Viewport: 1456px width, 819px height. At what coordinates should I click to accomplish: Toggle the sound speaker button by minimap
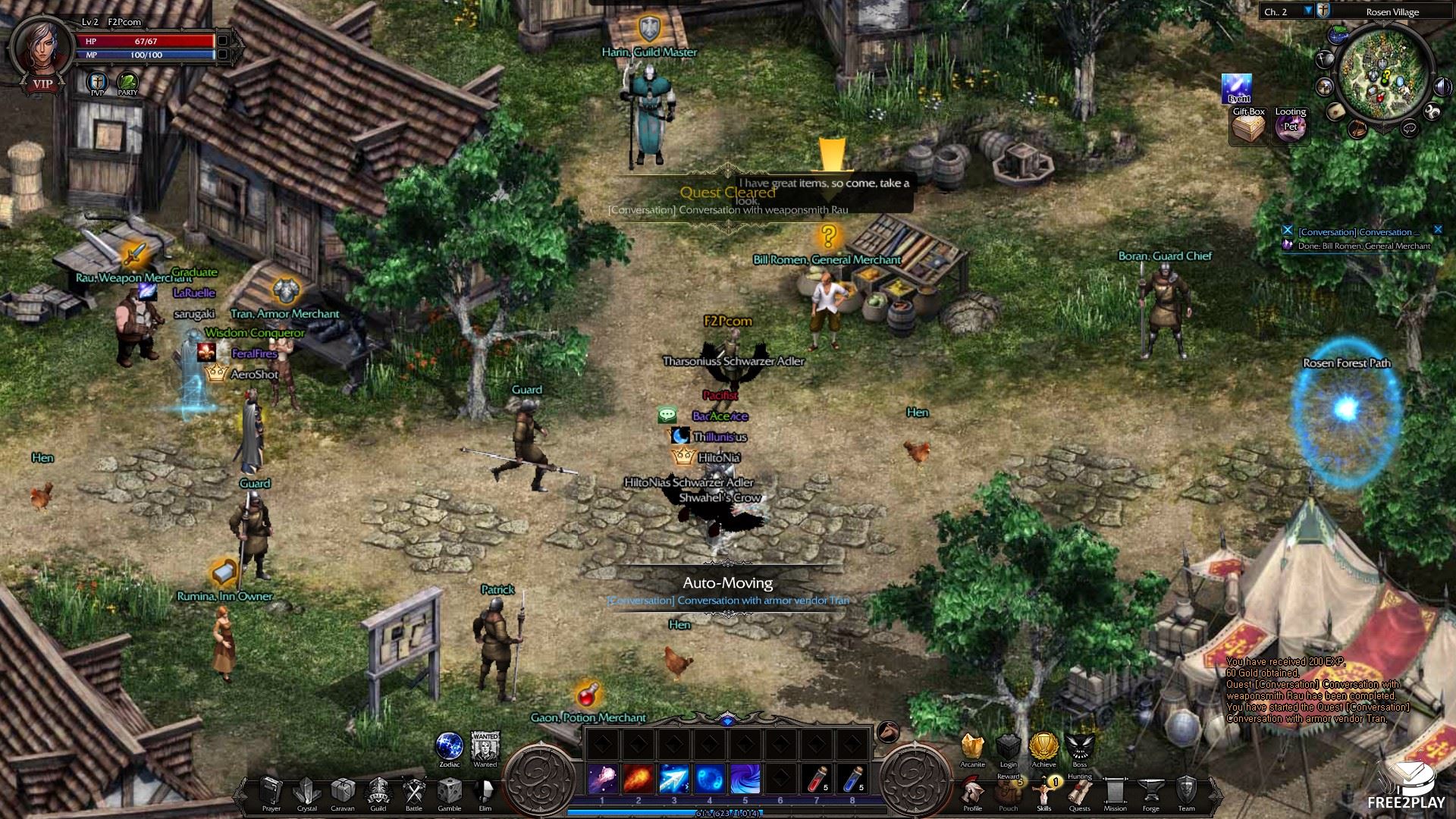coord(1440,86)
